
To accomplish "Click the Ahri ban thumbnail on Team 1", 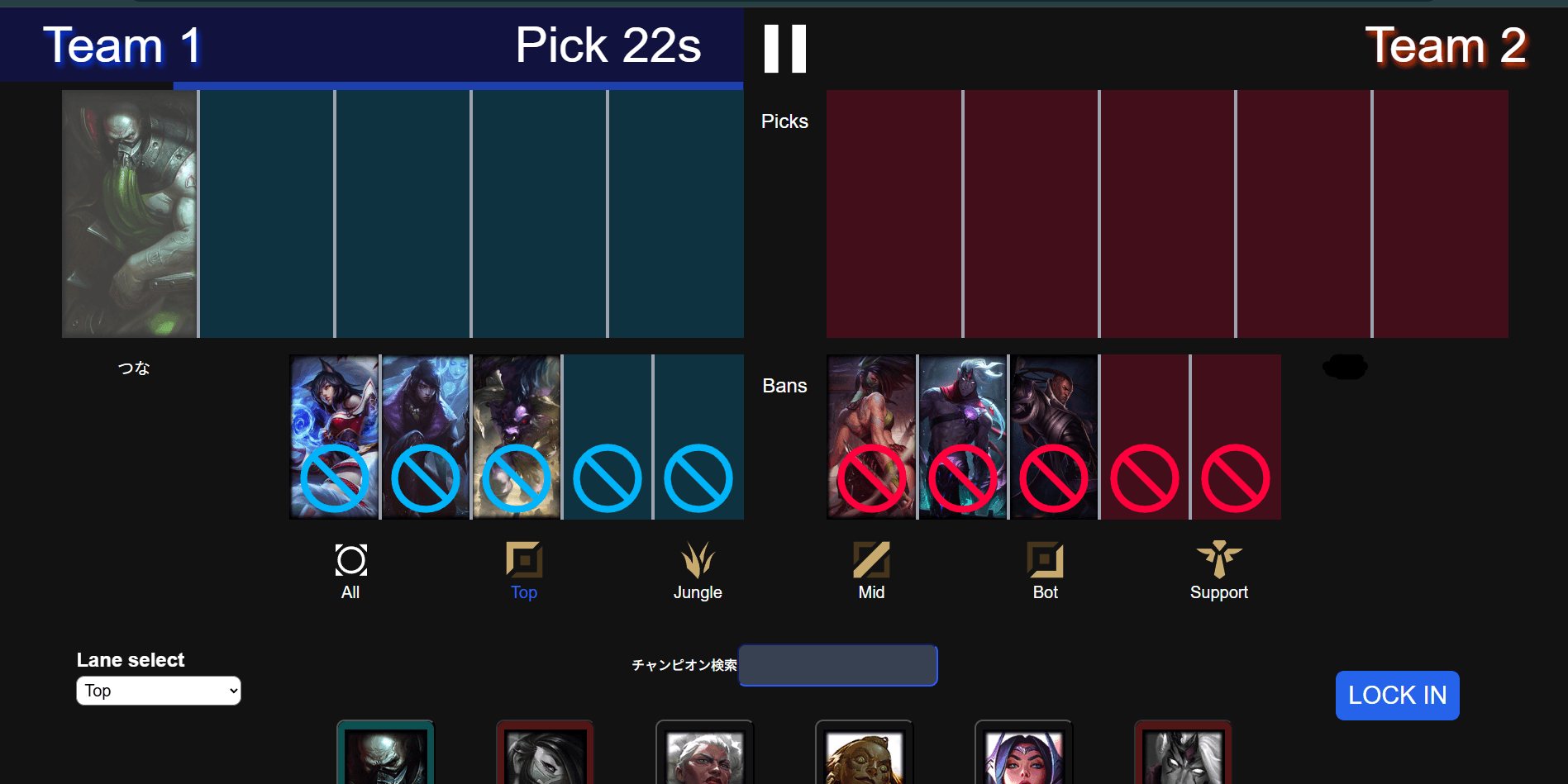I will 334,436.
